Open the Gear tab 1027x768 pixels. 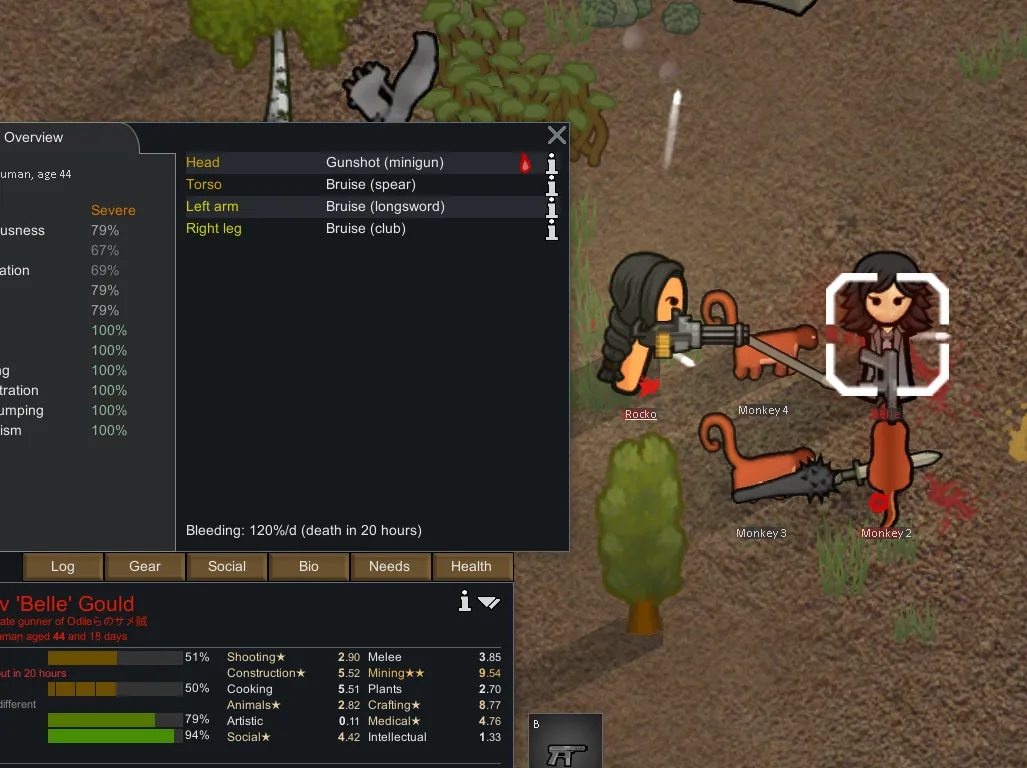point(145,566)
